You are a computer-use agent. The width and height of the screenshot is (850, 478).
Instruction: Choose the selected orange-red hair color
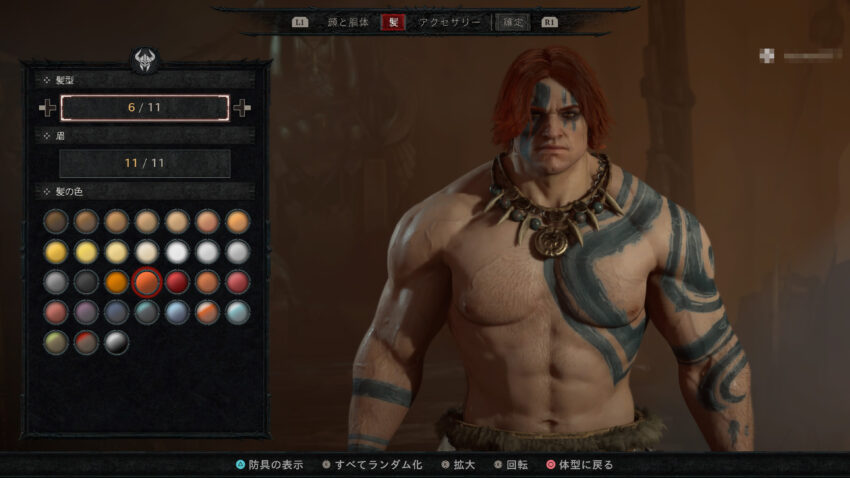point(147,282)
